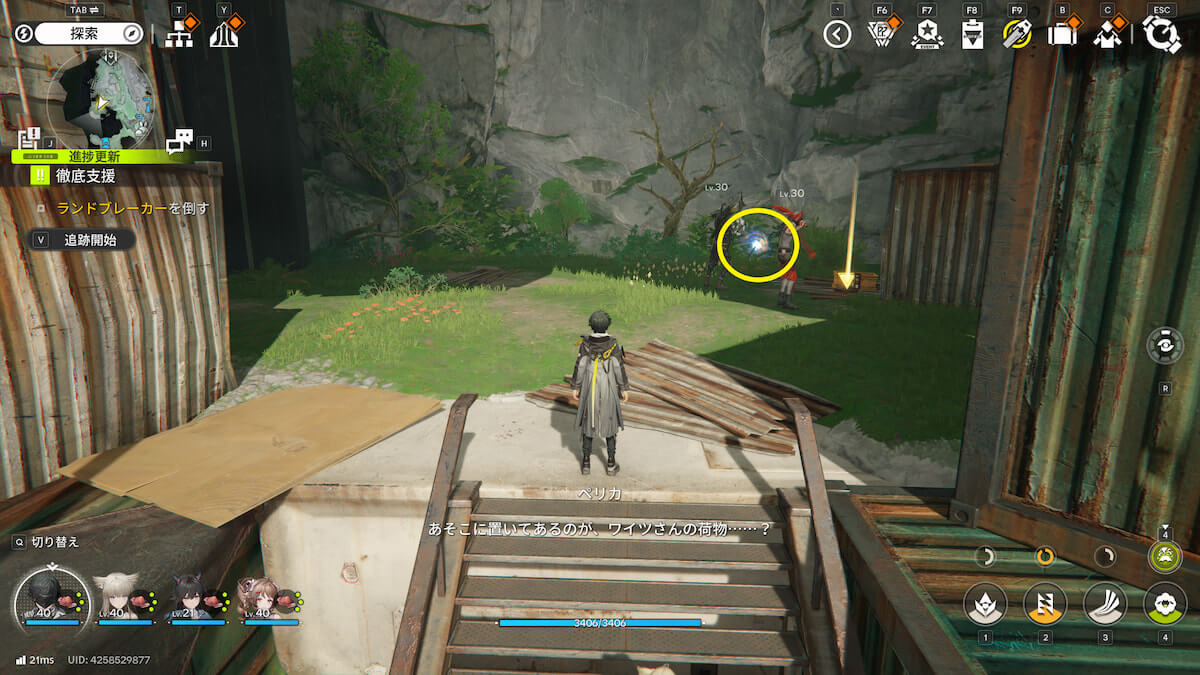Image resolution: width=1200 pixels, height=675 pixels.
Task: Open the triple-arrow icon menu
Action: [224, 35]
